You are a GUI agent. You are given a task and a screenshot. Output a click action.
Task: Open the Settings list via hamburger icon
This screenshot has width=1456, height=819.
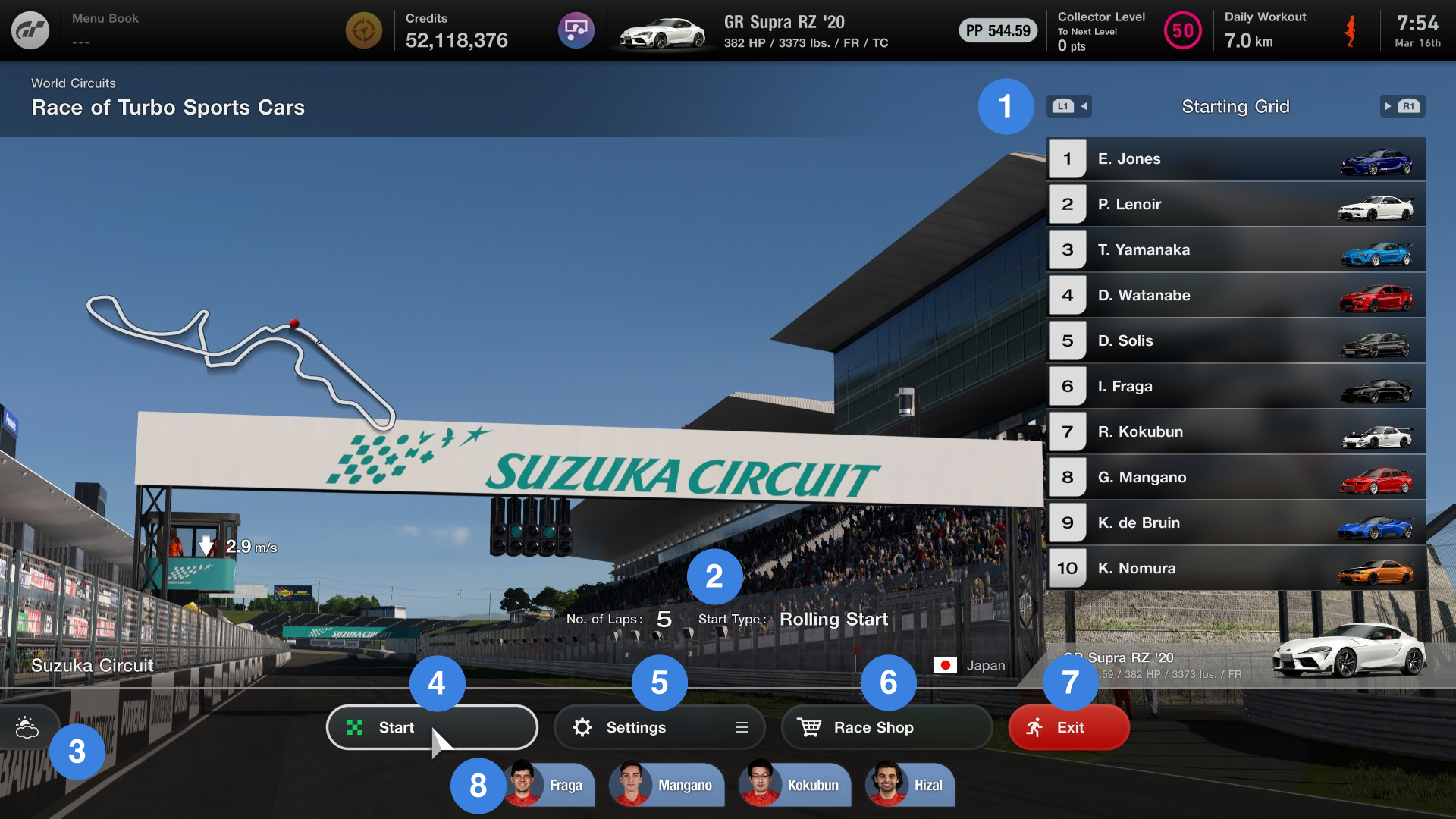click(x=741, y=726)
